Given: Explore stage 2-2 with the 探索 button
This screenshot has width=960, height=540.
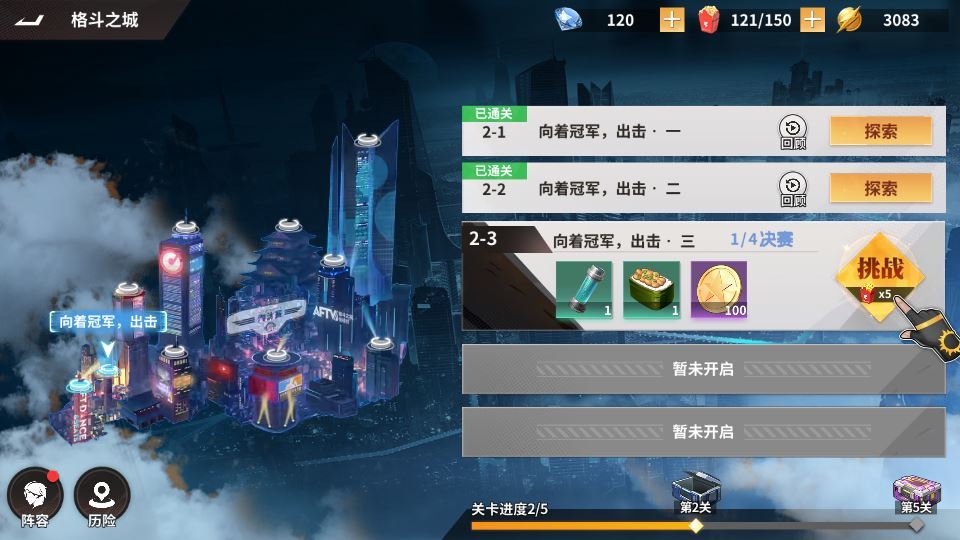Looking at the screenshot, I should 880,188.
